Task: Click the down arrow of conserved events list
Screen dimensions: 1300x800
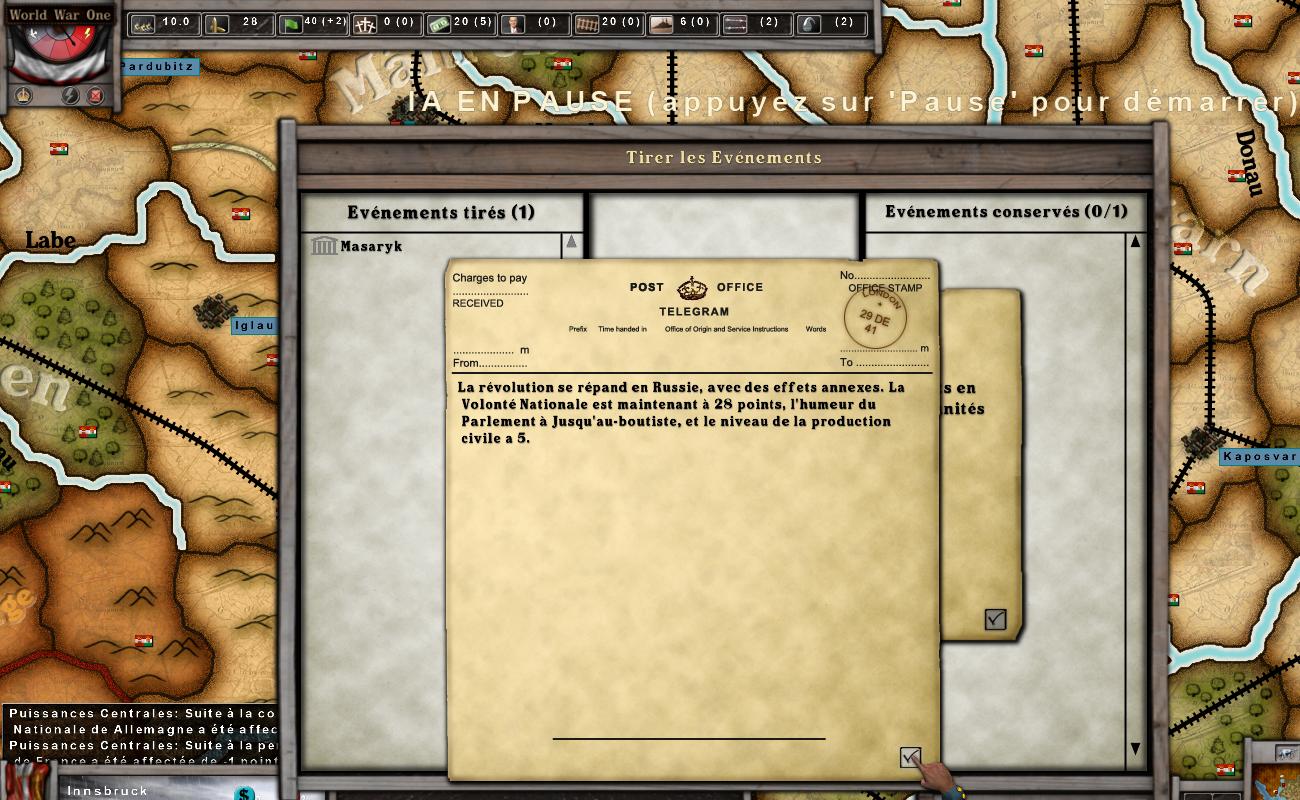Action: point(1135,746)
